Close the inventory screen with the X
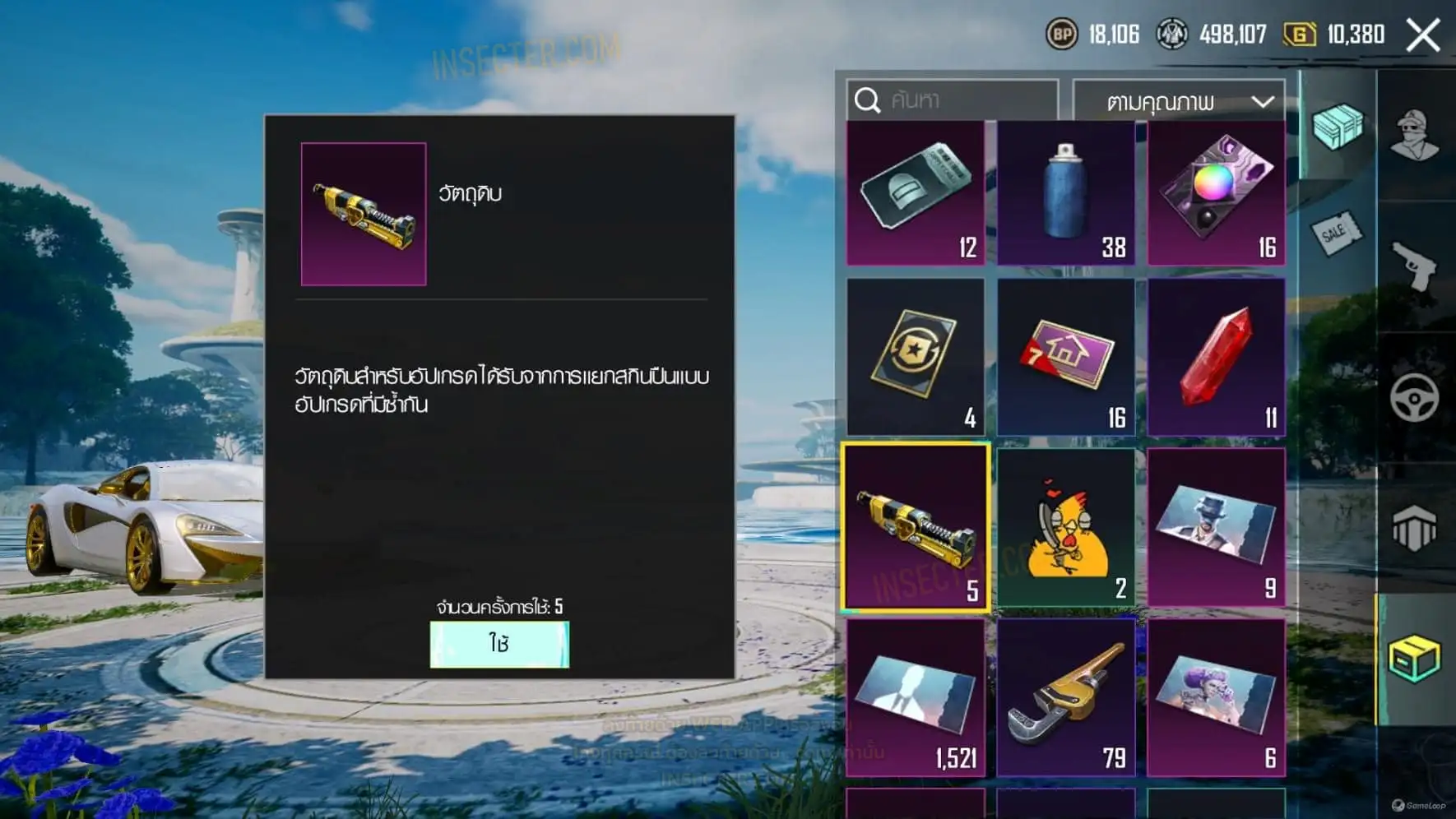This screenshot has width=1456, height=819. pyautogui.click(x=1423, y=35)
